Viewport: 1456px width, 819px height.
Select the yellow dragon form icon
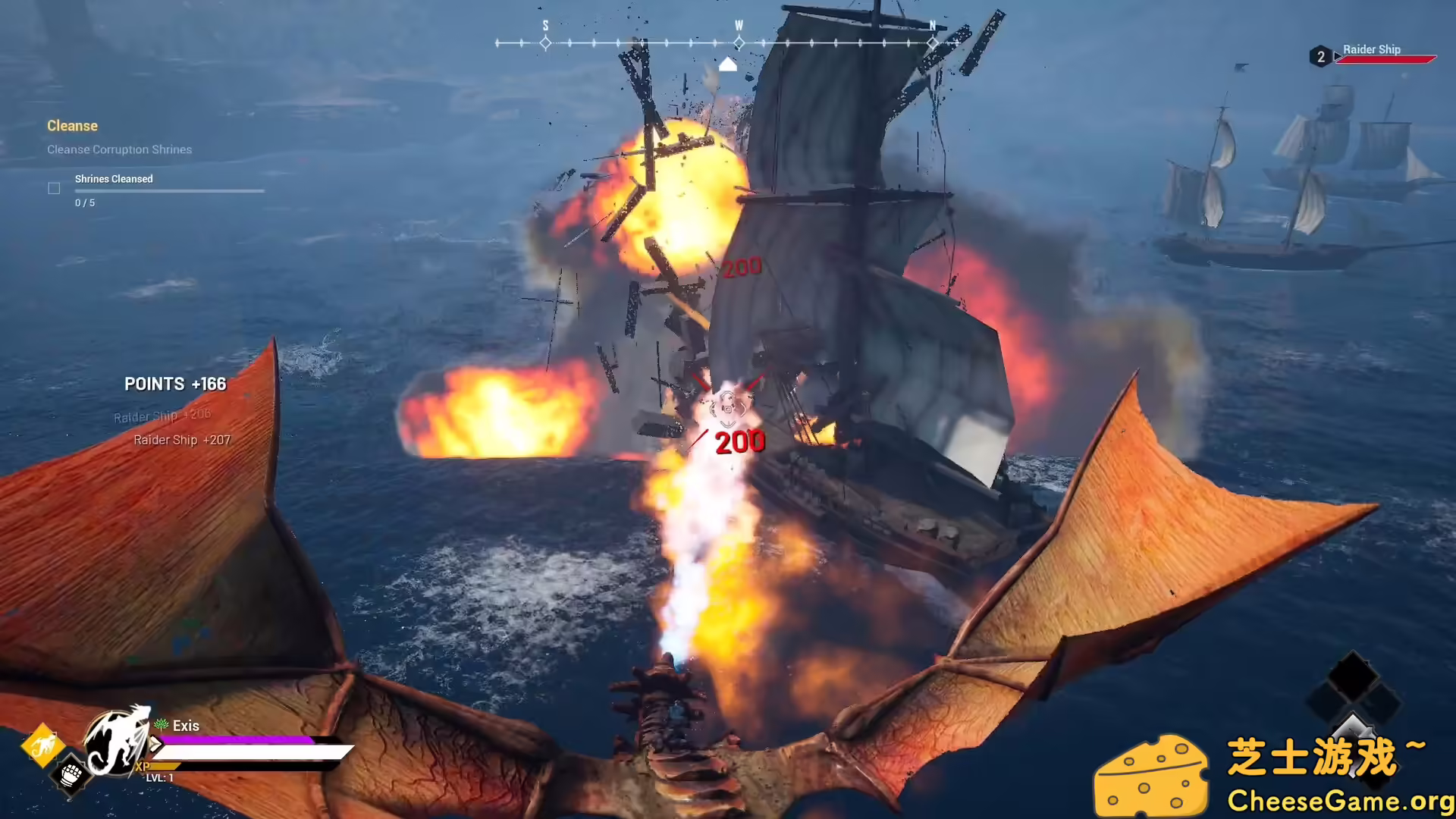point(42,746)
